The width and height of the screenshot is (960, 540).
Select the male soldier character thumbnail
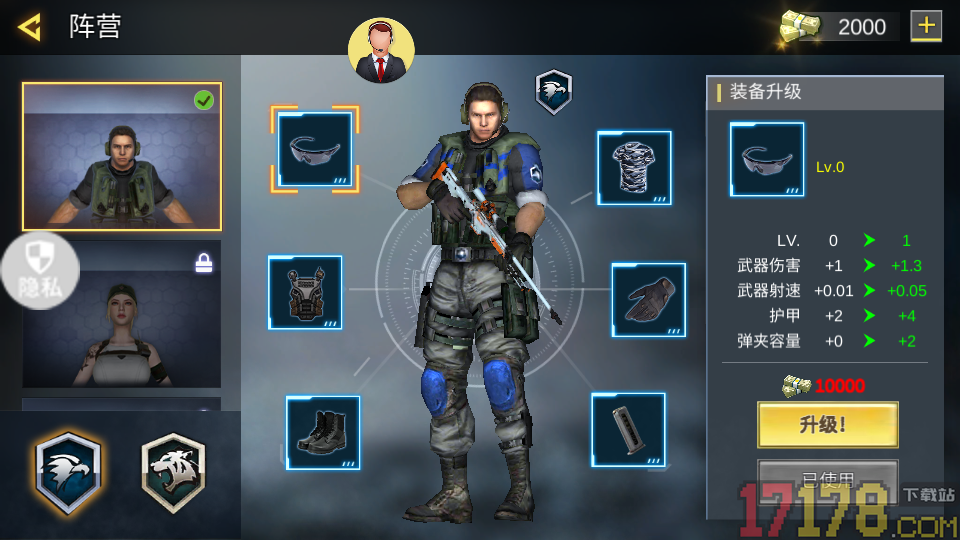(x=122, y=156)
